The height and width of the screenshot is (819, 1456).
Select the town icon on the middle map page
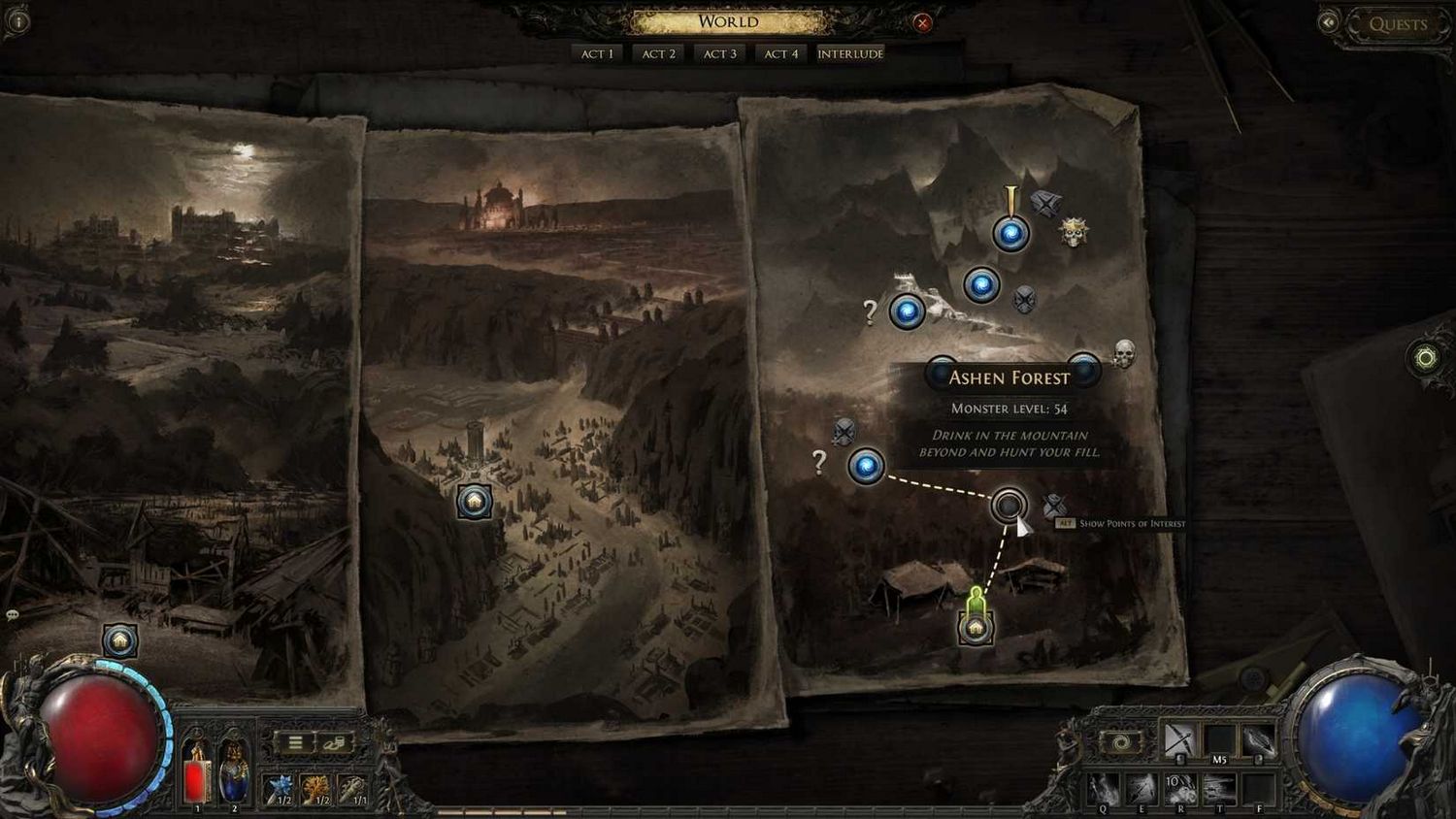click(475, 502)
